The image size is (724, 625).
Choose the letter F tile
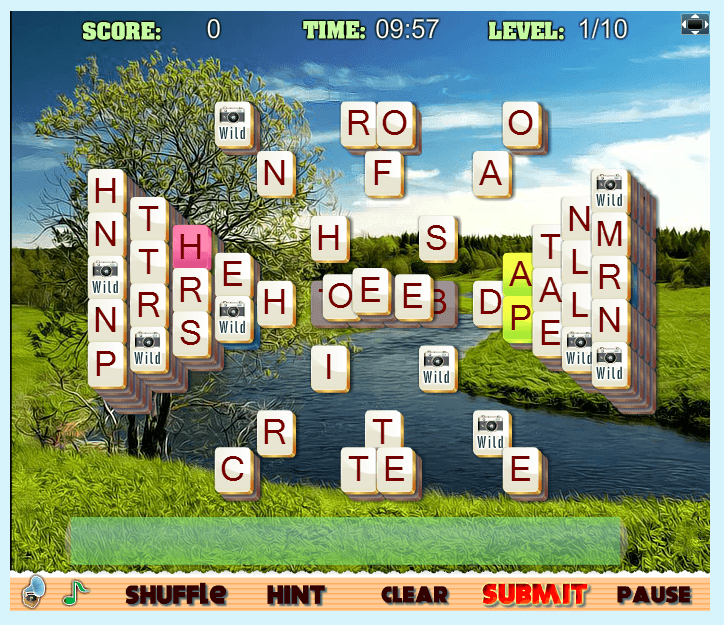[x=382, y=172]
